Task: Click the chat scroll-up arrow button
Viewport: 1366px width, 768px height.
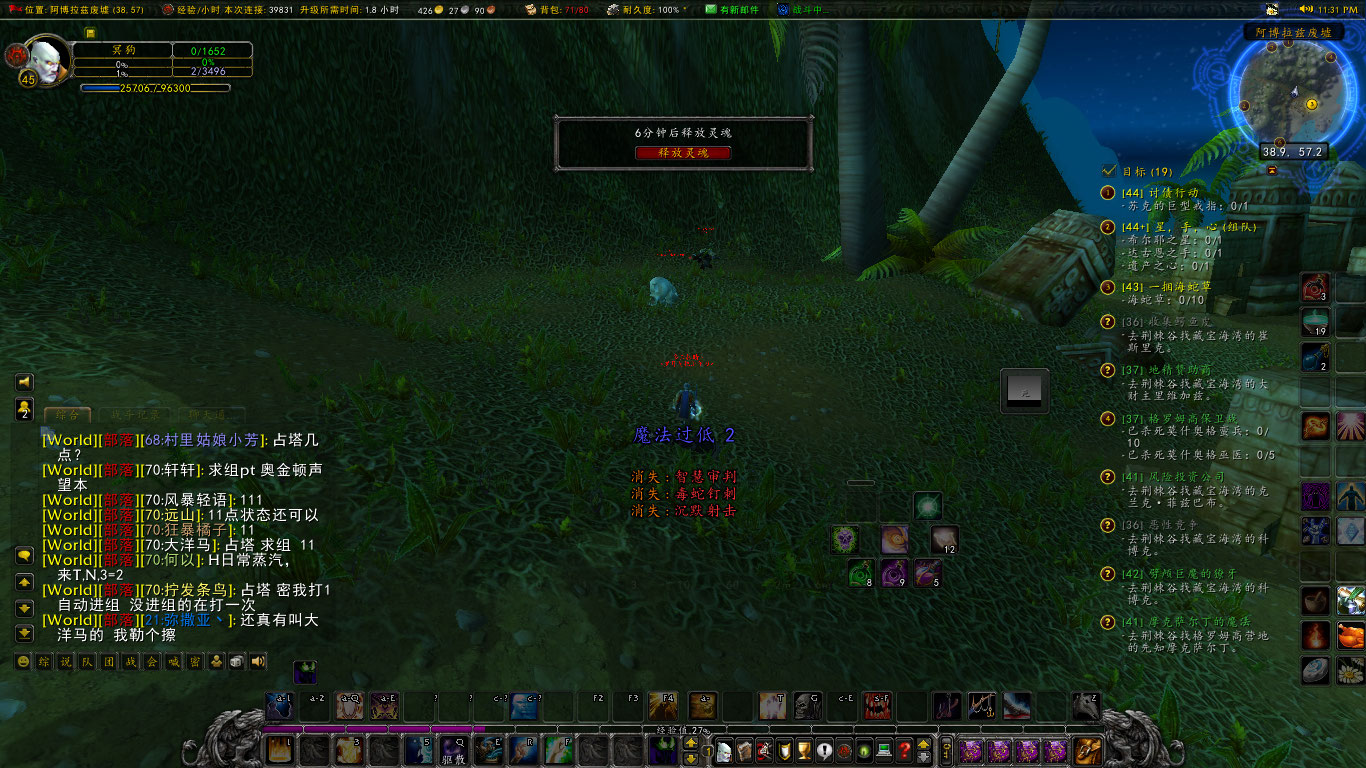Action: tap(24, 584)
